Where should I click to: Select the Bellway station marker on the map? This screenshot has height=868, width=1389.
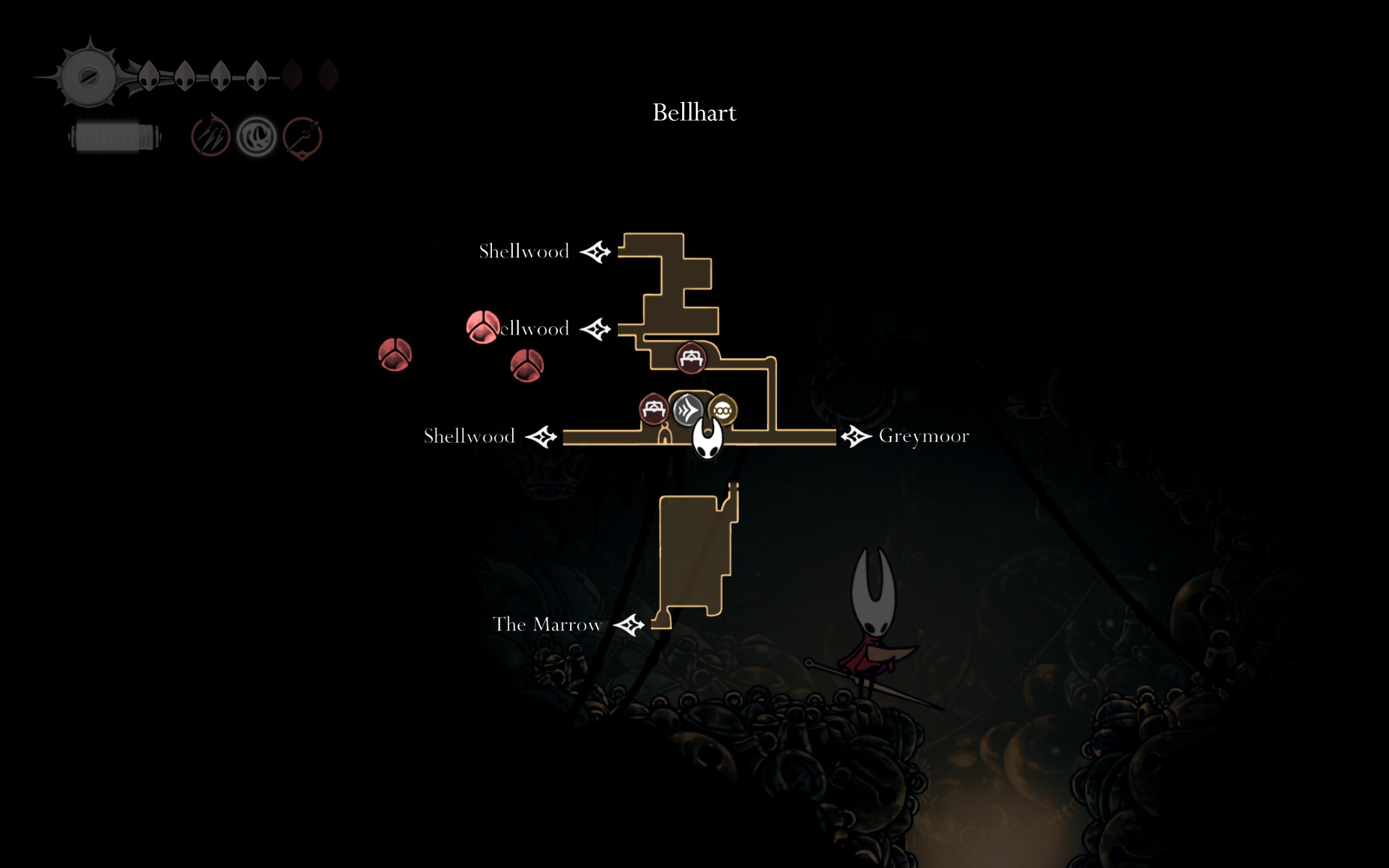687,410
